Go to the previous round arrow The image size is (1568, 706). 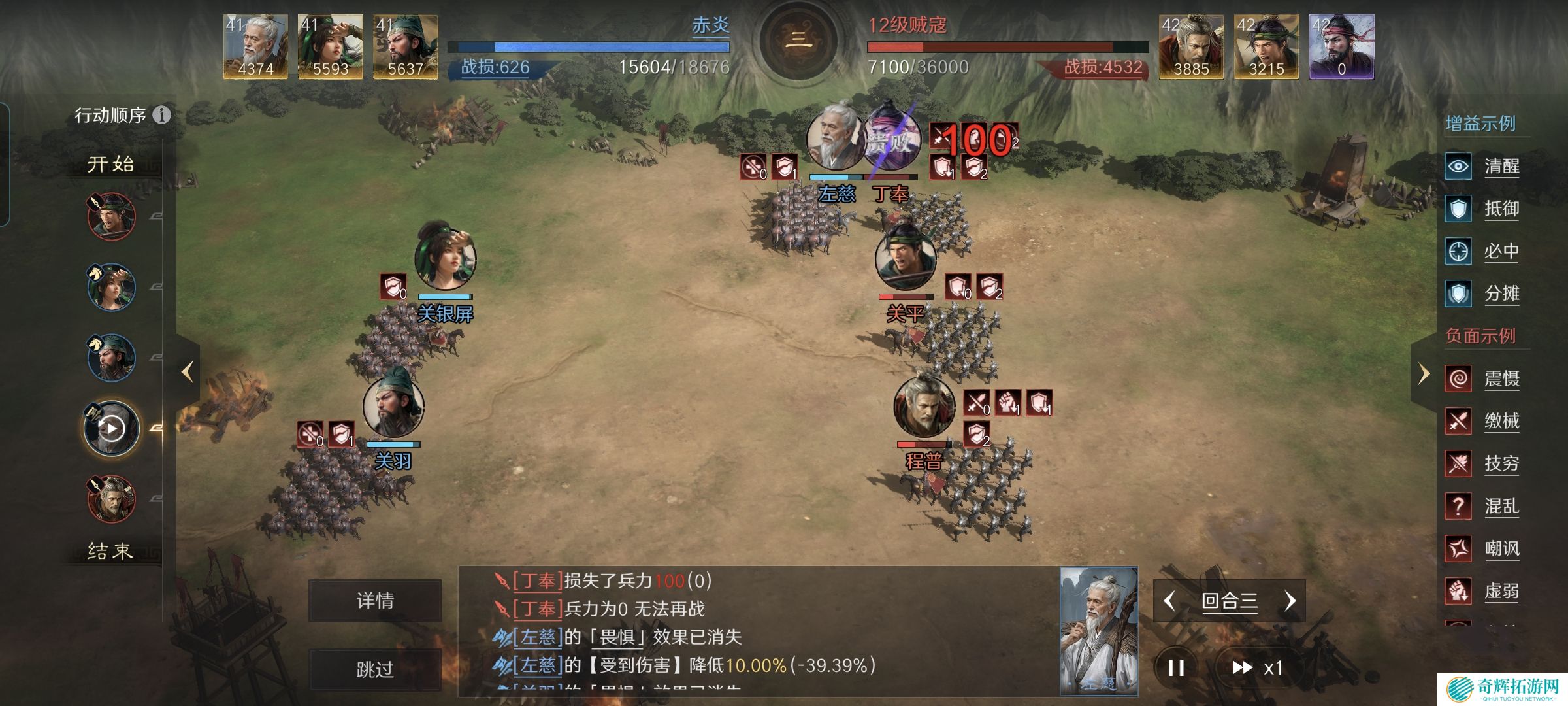click(1170, 601)
